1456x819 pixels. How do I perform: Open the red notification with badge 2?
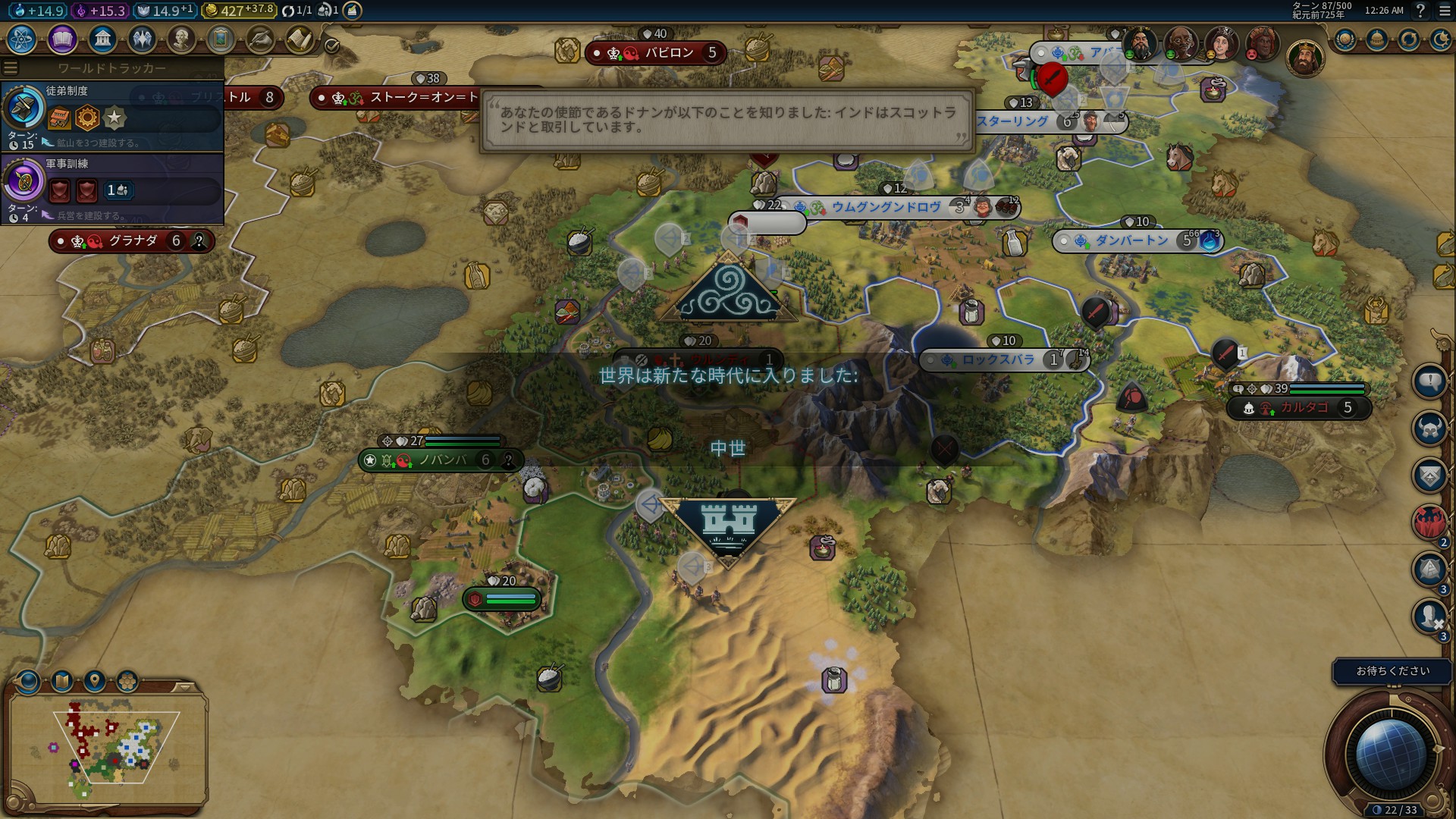coord(1429,522)
